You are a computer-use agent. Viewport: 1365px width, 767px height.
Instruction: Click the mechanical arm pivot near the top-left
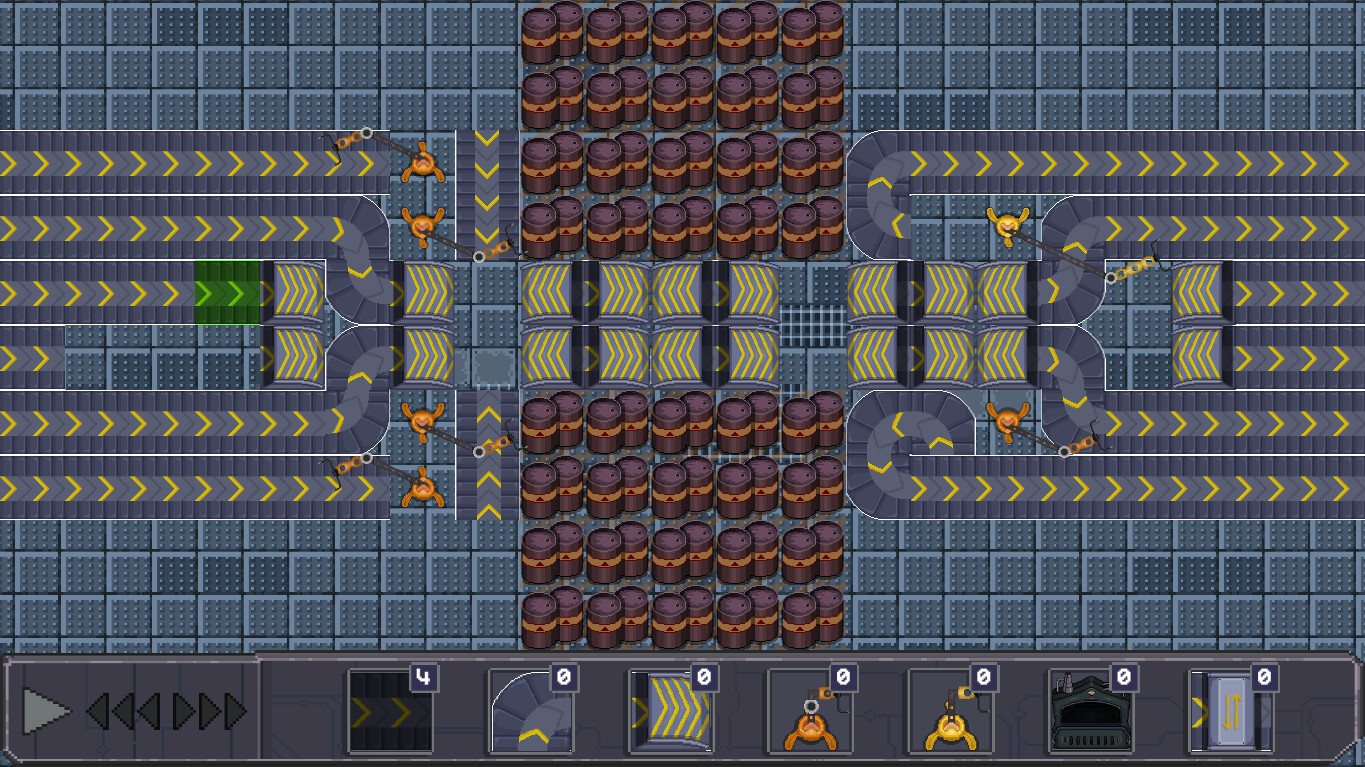367,133
